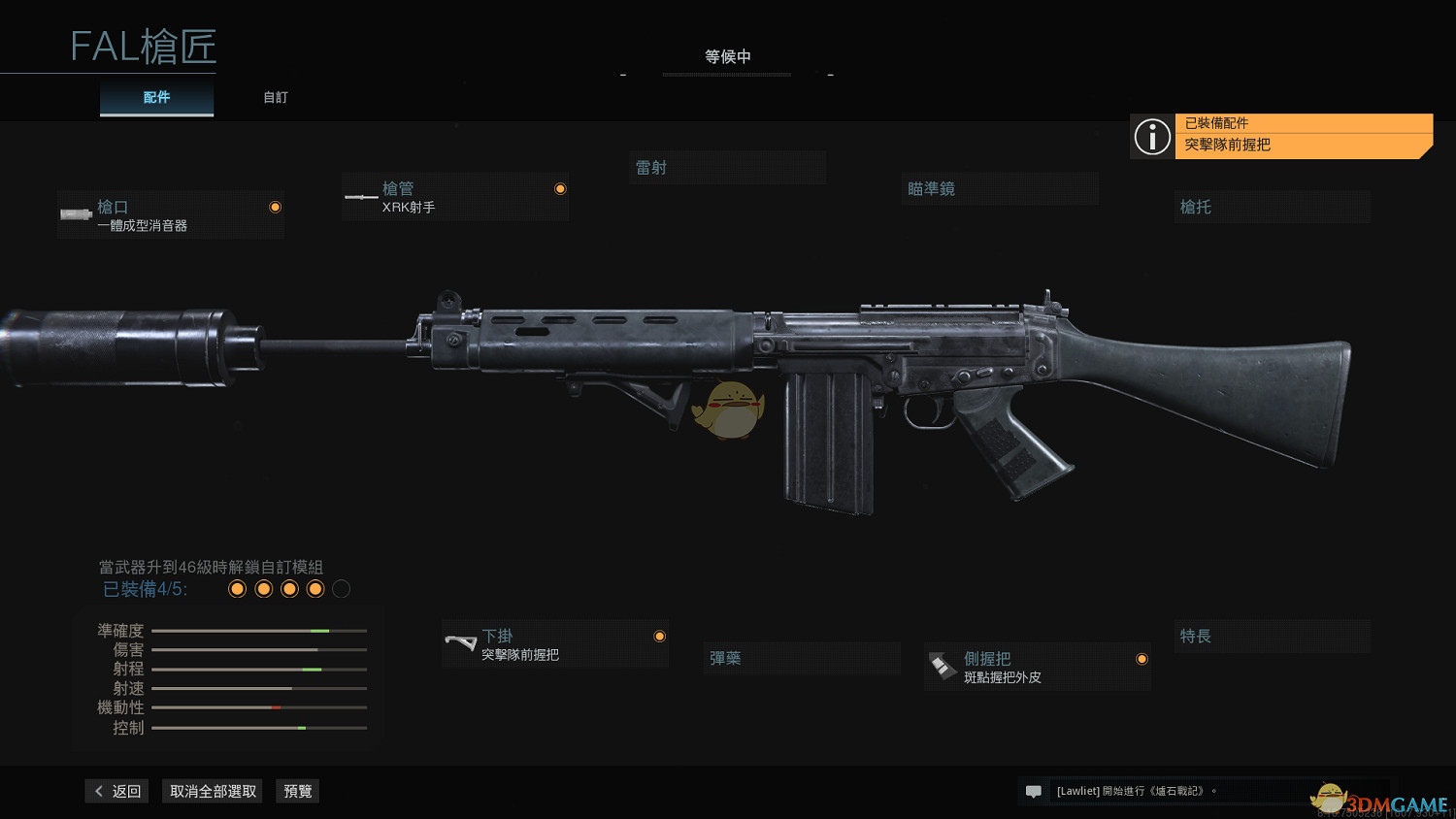Open the 瞄準鏡 optic slot

tap(1000, 189)
